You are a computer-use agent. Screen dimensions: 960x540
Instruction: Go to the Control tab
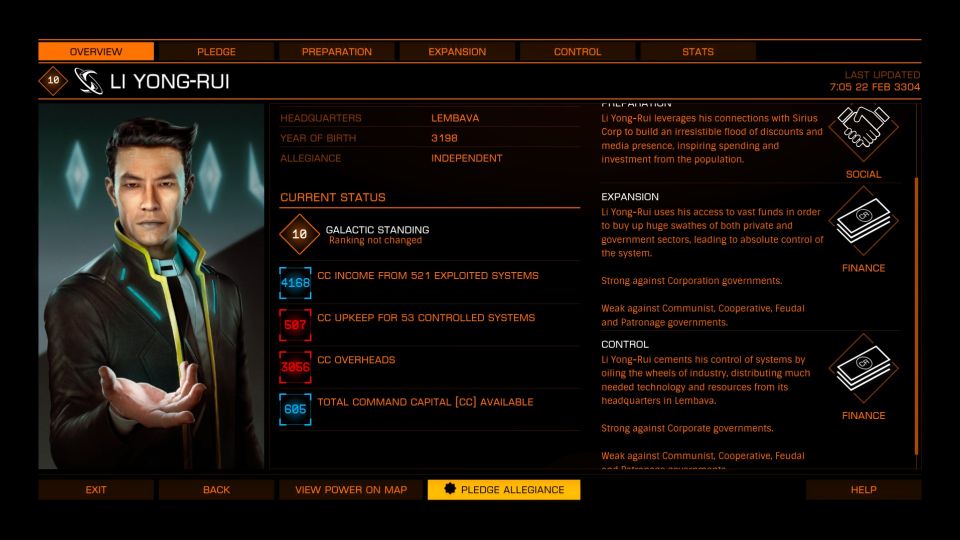tap(577, 51)
